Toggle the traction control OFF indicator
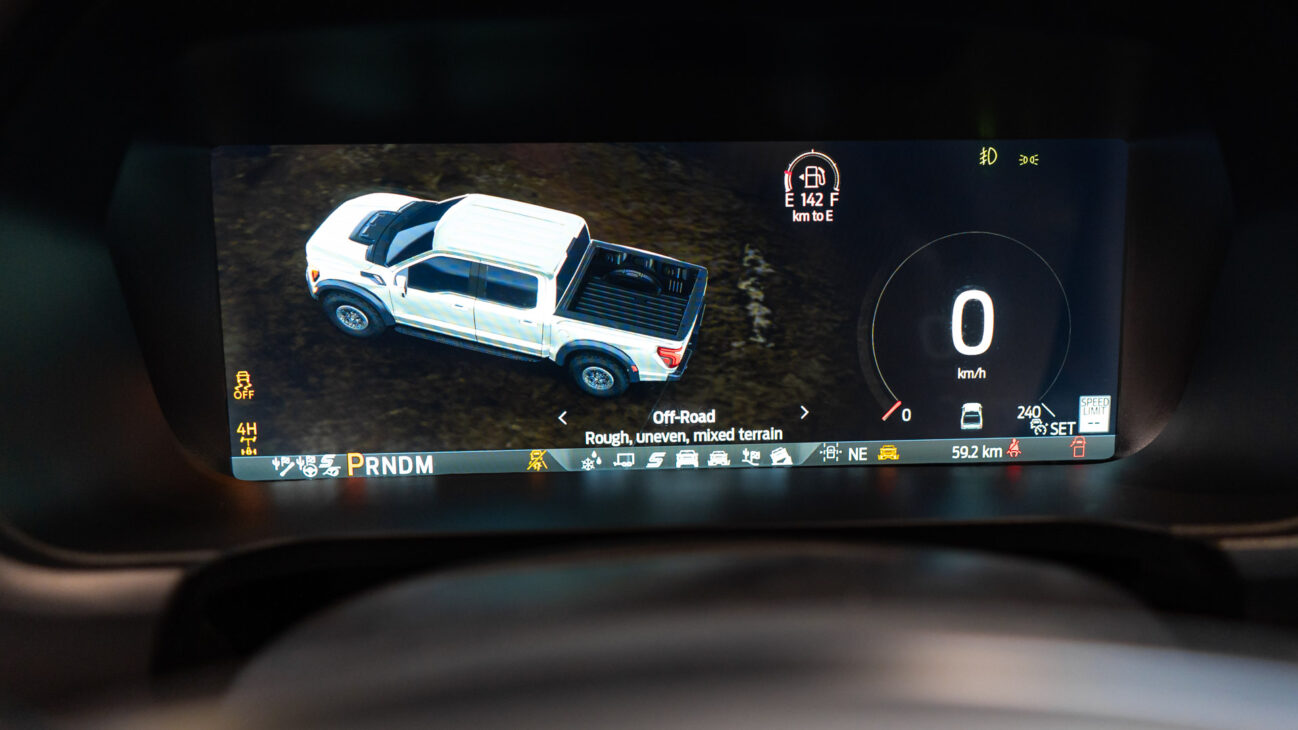 (x=243, y=385)
